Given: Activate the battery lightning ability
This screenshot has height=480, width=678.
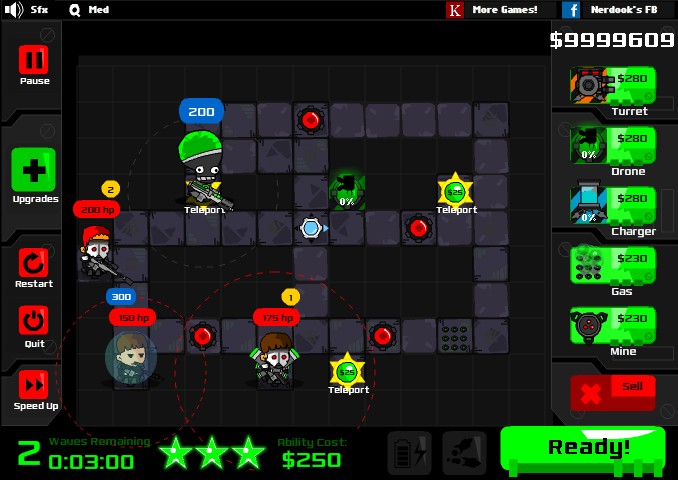Looking at the screenshot, I should [x=409, y=453].
